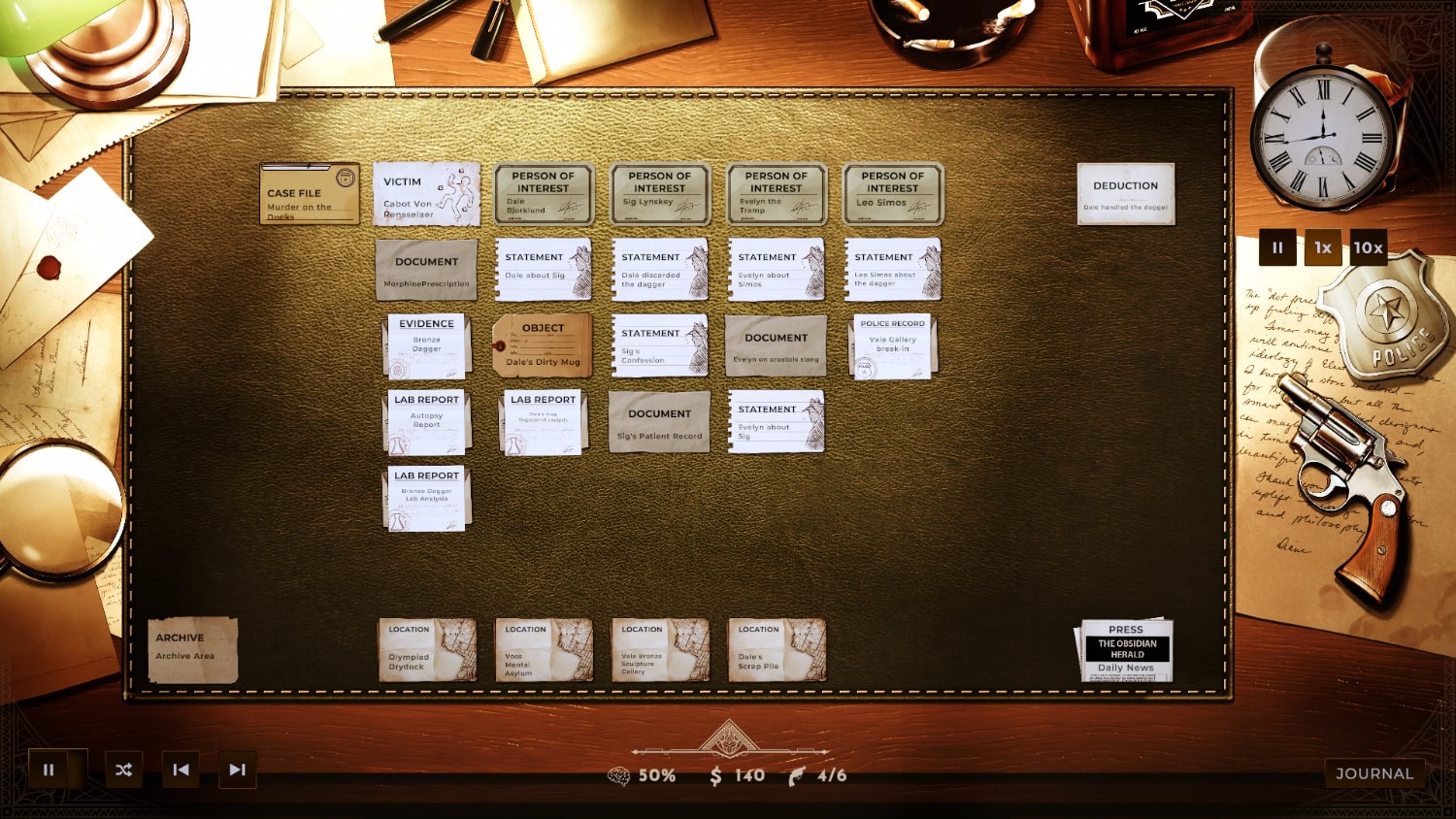Set playback speed to 1x
Screen dimensions: 1456x819
1323,247
